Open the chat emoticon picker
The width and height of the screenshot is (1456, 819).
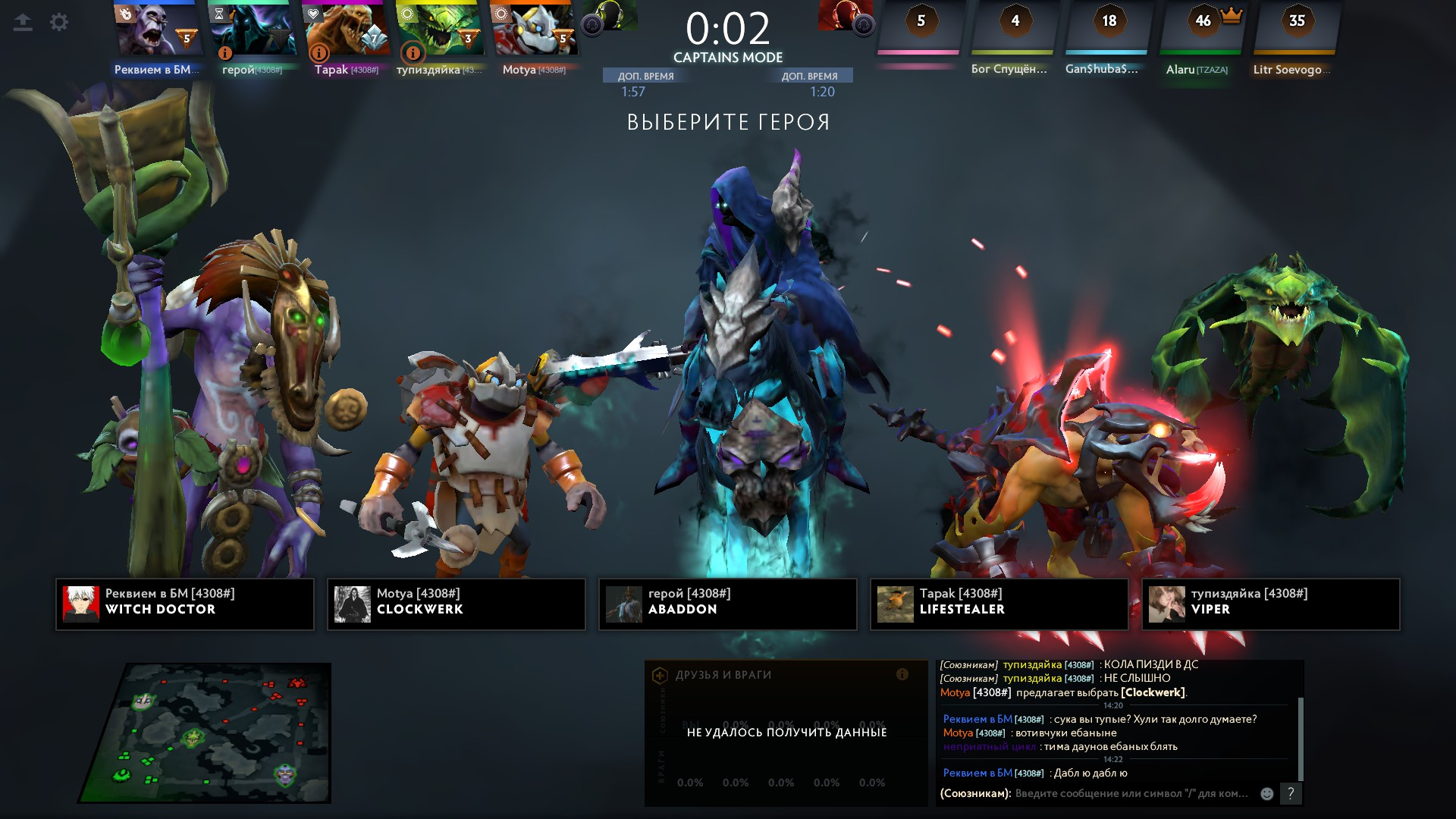pos(1267,793)
